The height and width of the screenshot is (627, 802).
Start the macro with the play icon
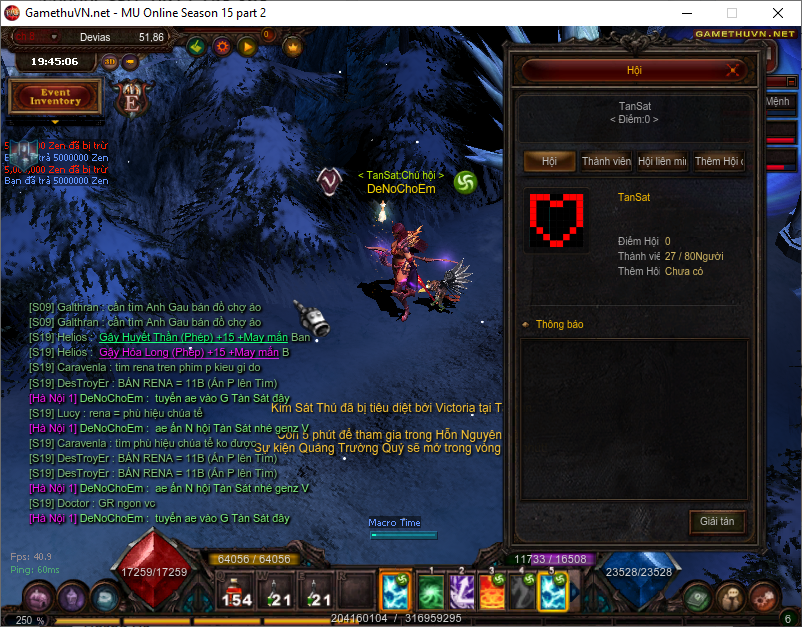point(246,46)
